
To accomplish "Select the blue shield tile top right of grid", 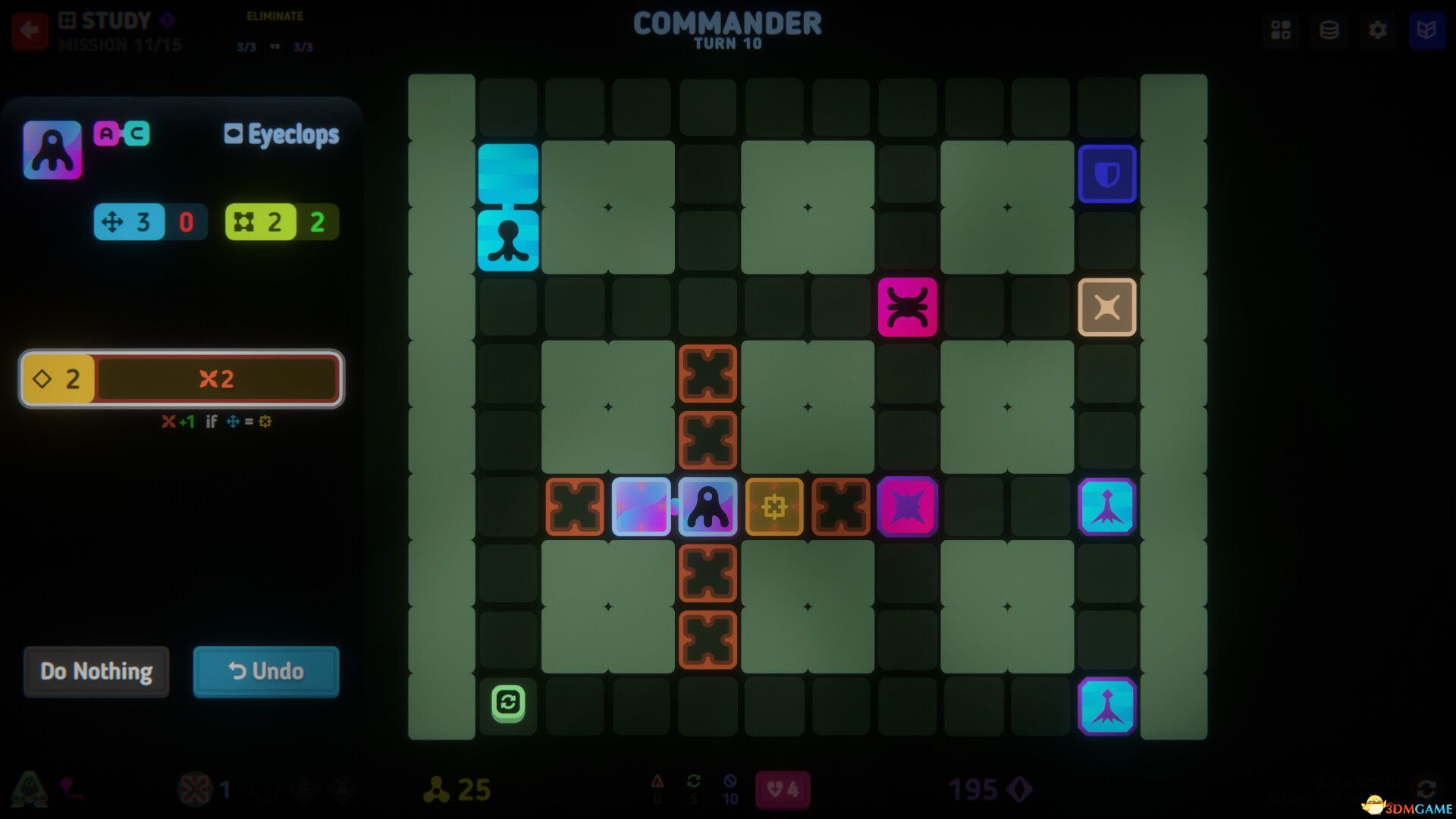I will pyautogui.click(x=1108, y=173).
